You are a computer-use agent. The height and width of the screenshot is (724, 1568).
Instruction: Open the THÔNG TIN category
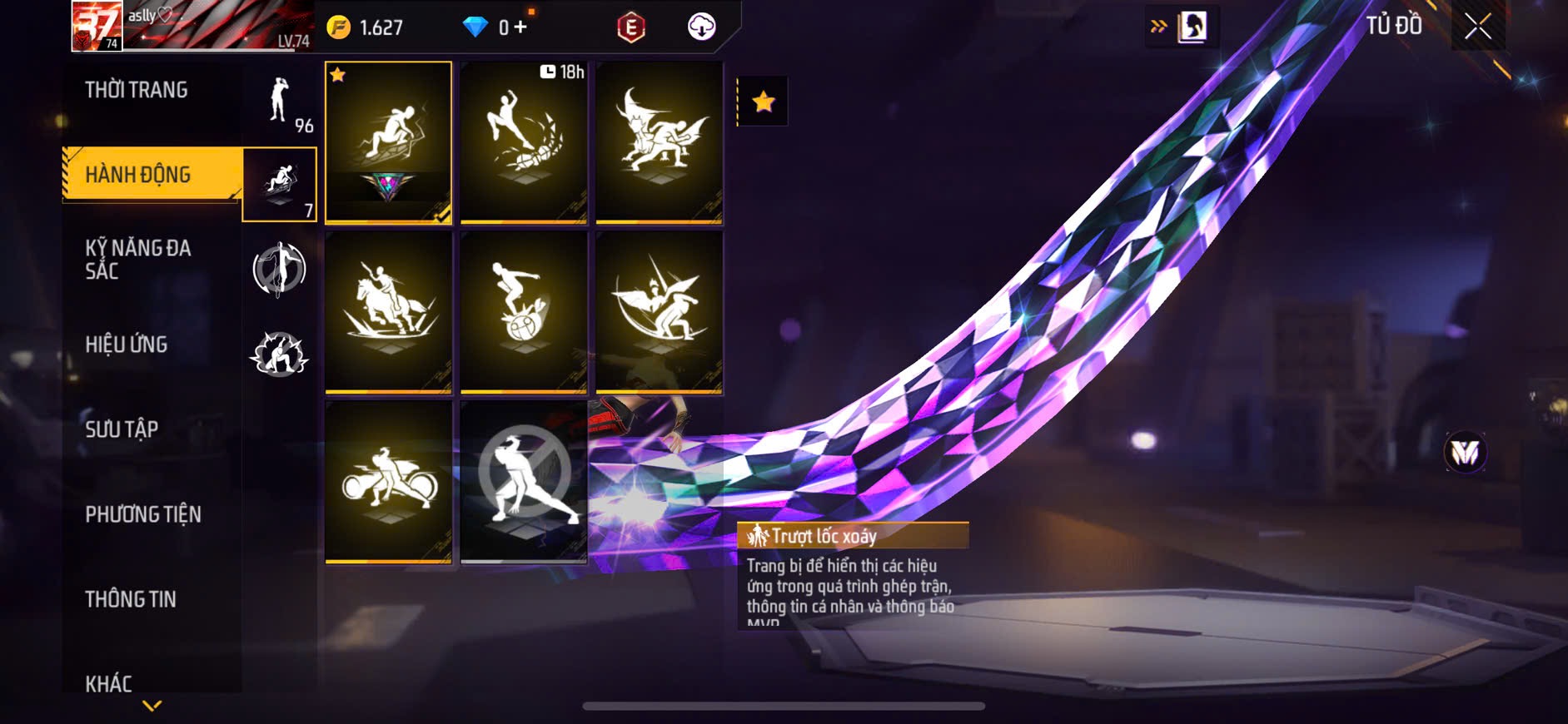(131, 599)
